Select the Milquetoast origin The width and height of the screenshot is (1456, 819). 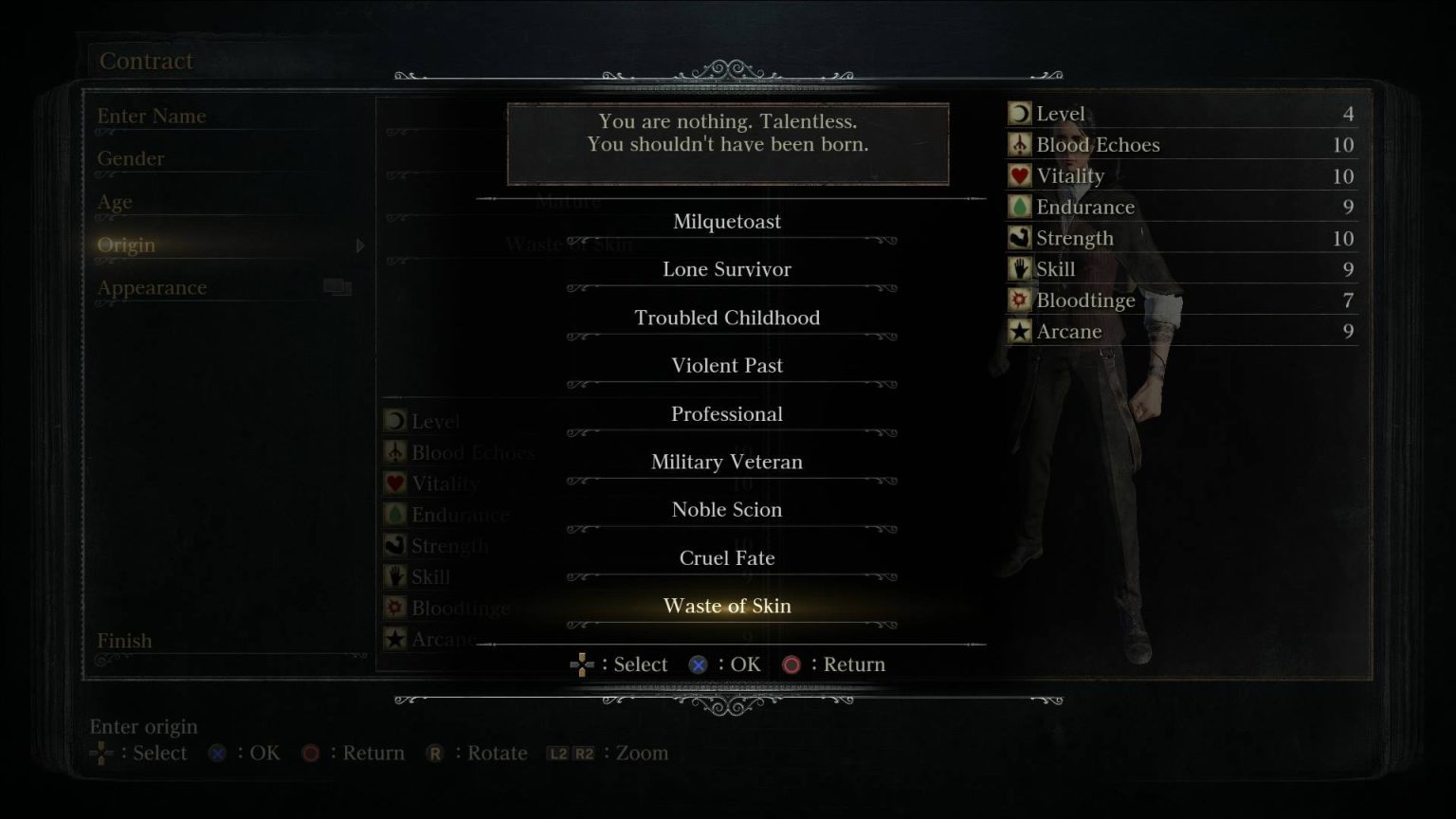pos(727,221)
